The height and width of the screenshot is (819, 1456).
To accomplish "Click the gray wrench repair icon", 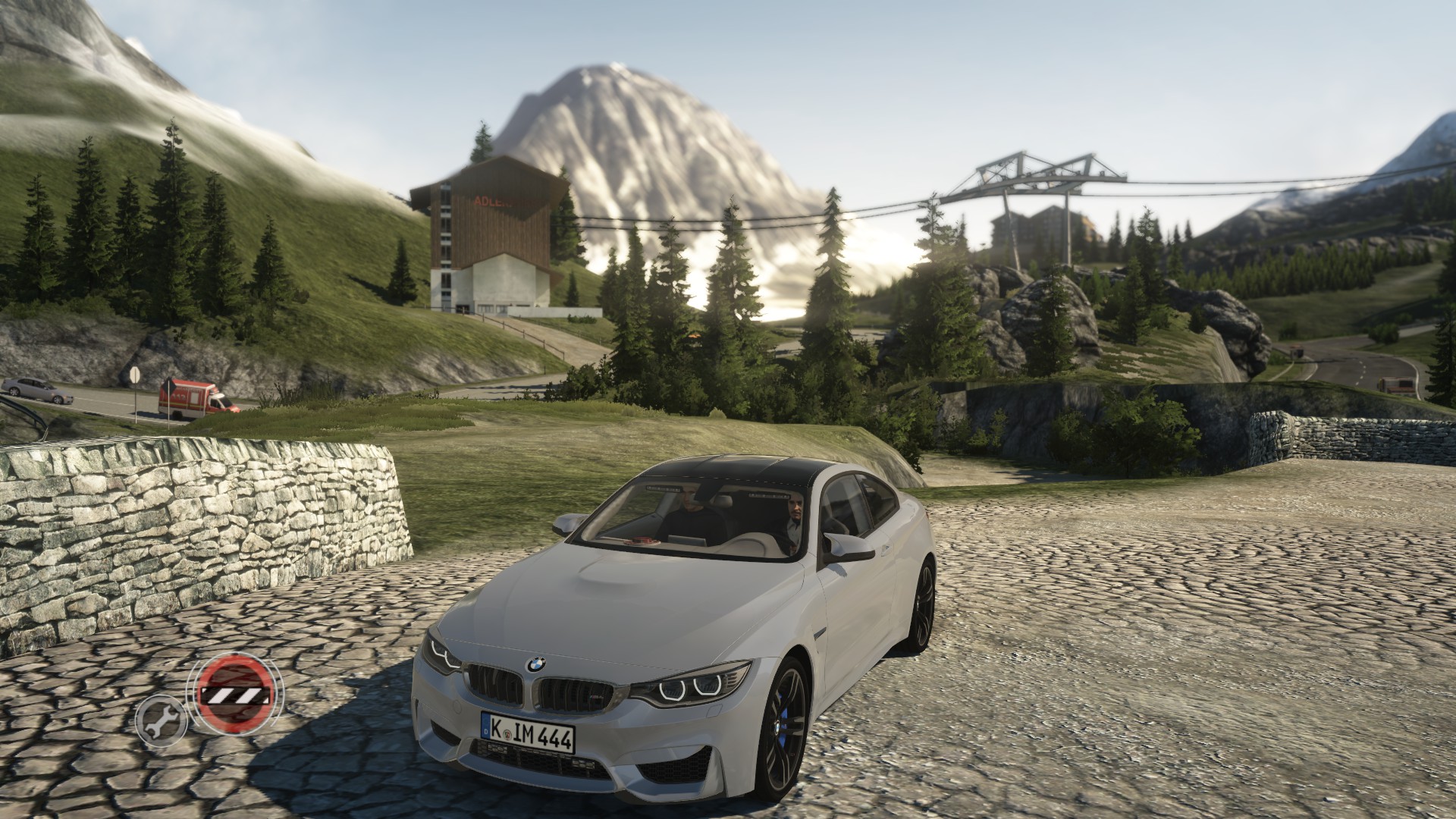I will pyautogui.click(x=161, y=719).
